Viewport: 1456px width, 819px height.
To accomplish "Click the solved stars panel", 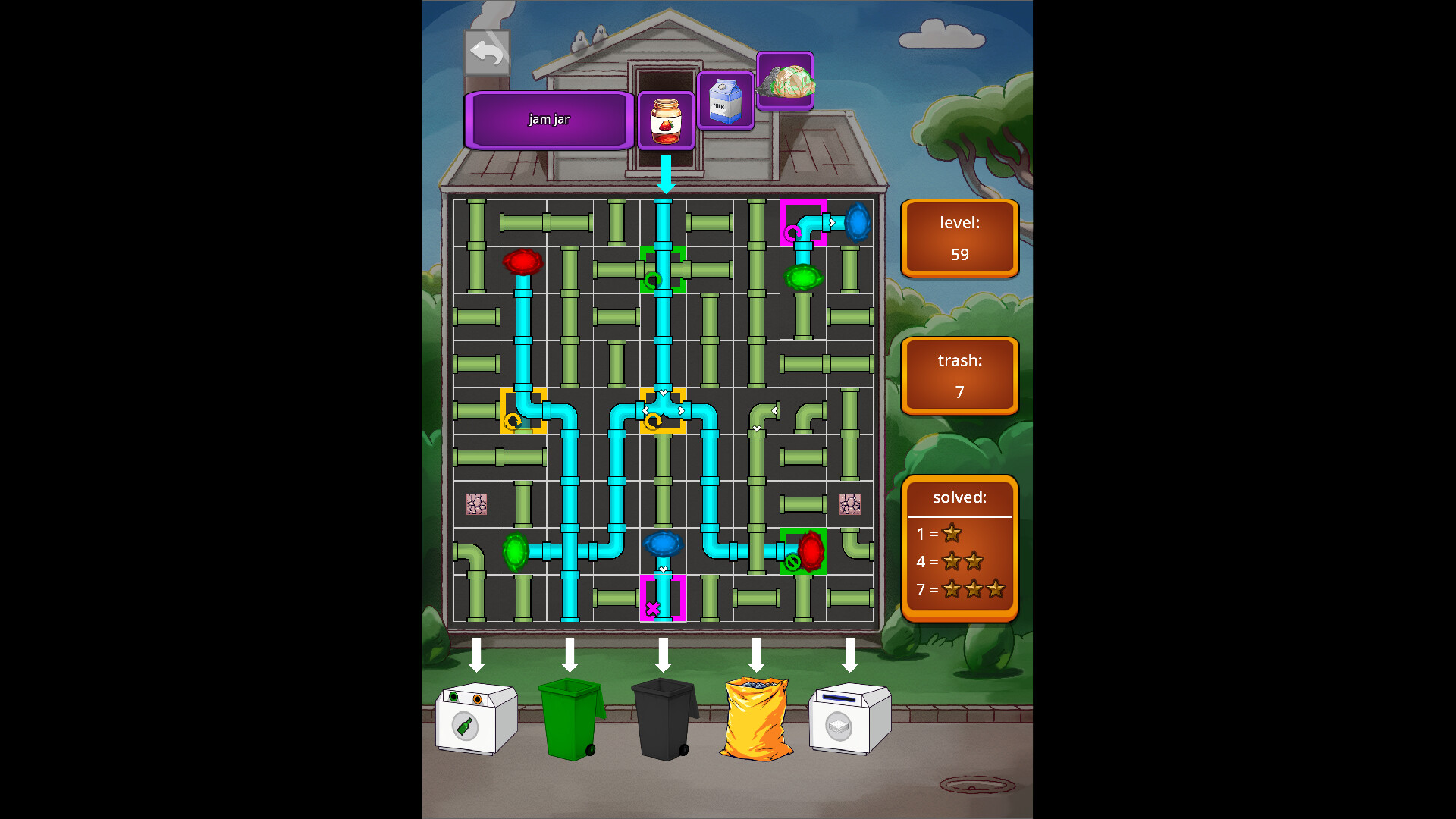I will [960, 544].
